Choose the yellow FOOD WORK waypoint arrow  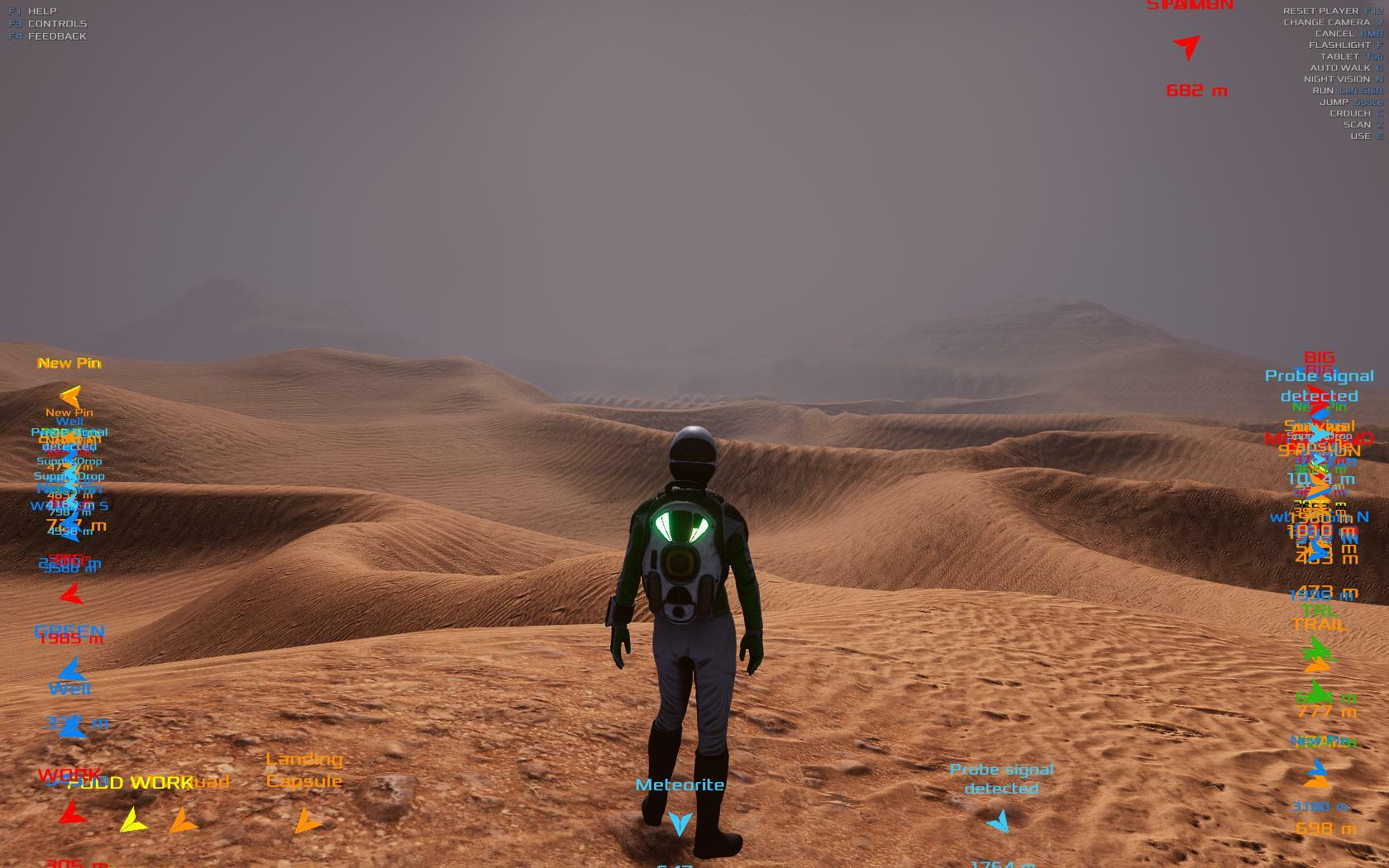click(x=132, y=820)
